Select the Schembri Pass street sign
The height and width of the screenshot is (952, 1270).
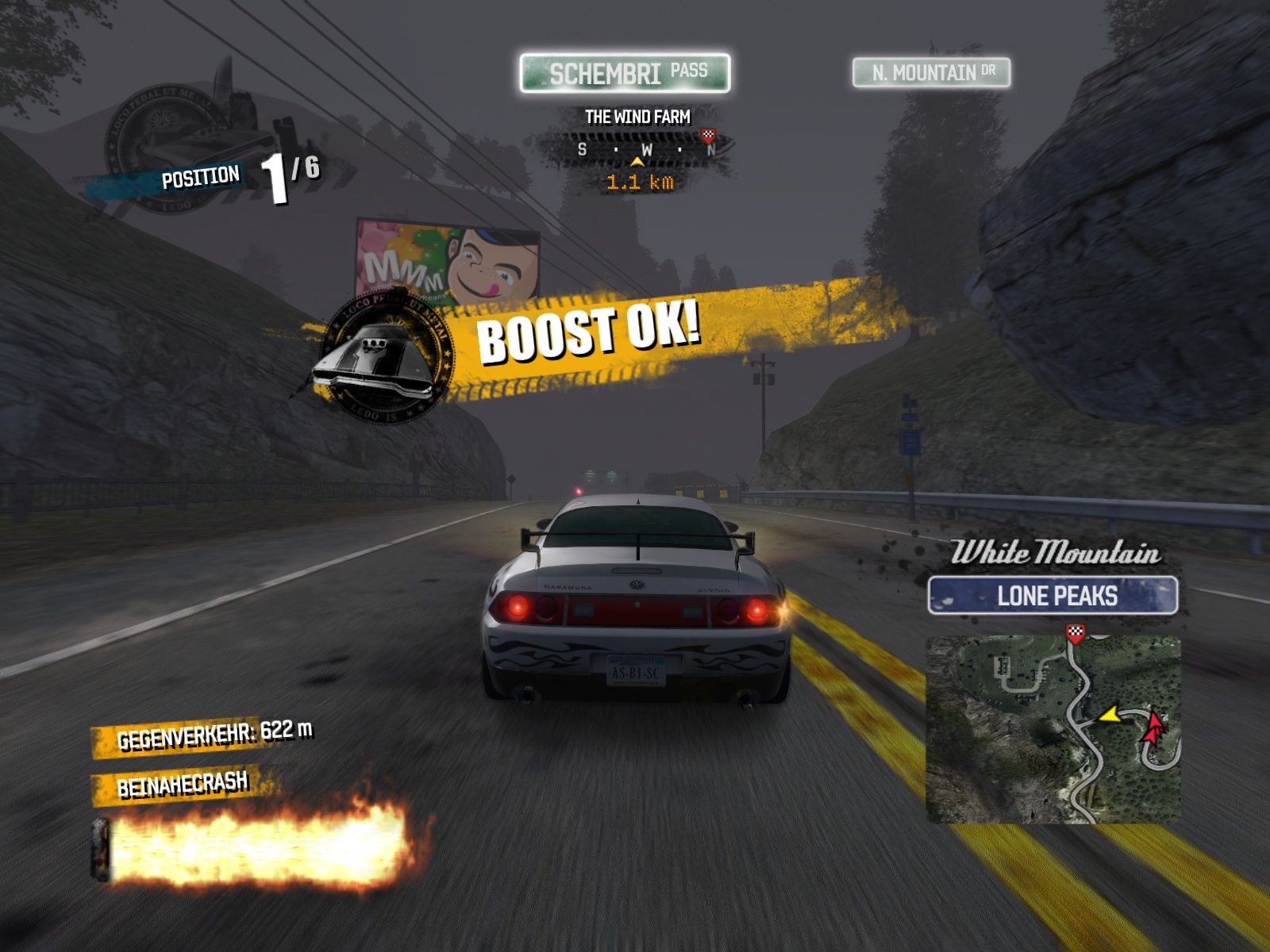click(x=625, y=74)
